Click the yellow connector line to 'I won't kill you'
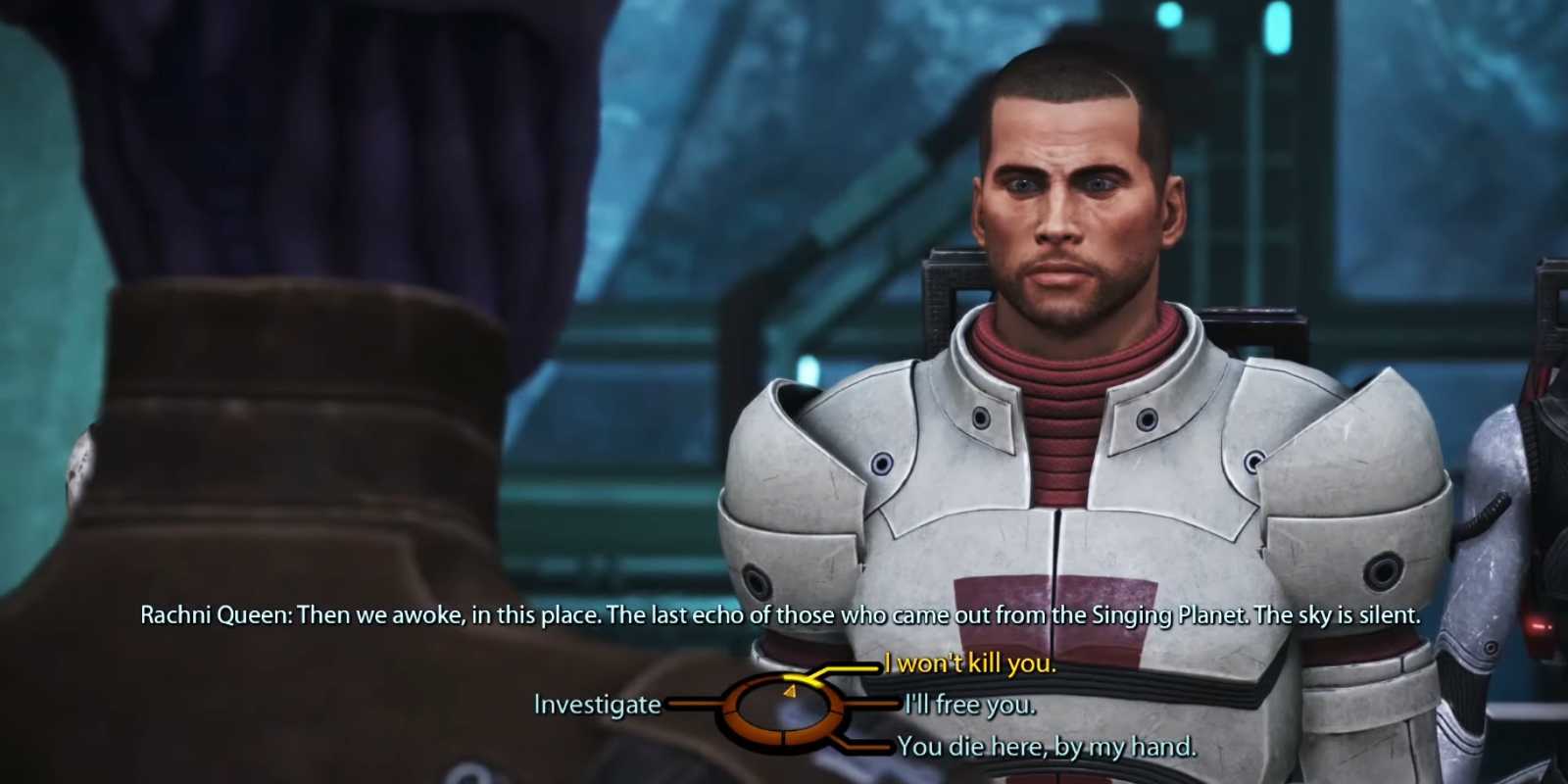The height and width of the screenshot is (784, 1568). pyautogui.click(x=853, y=669)
